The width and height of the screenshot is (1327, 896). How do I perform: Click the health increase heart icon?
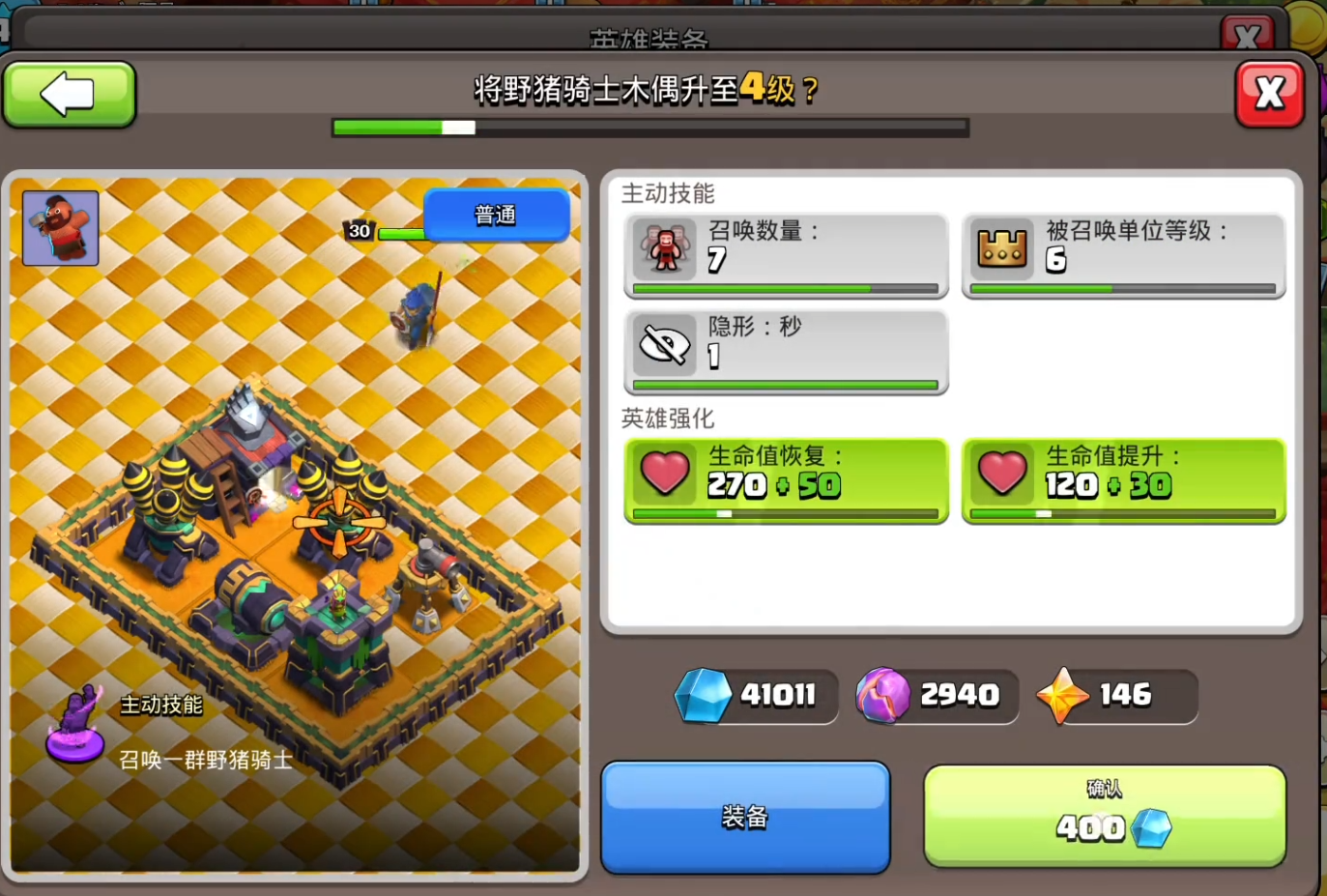tap(1002, 473)
